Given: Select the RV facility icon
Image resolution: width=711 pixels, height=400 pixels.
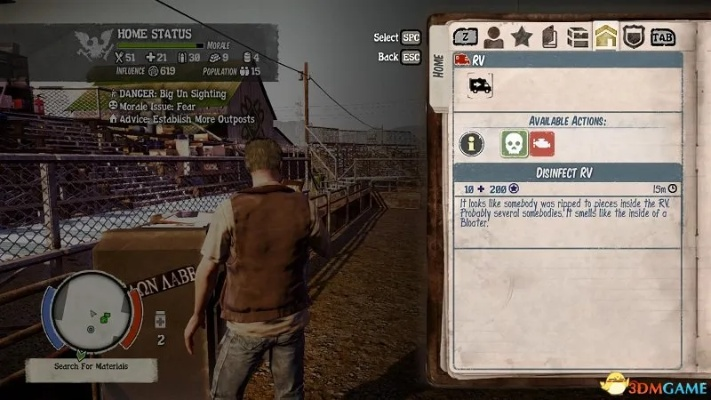Looking at the screenshot, I should point(479,87).
